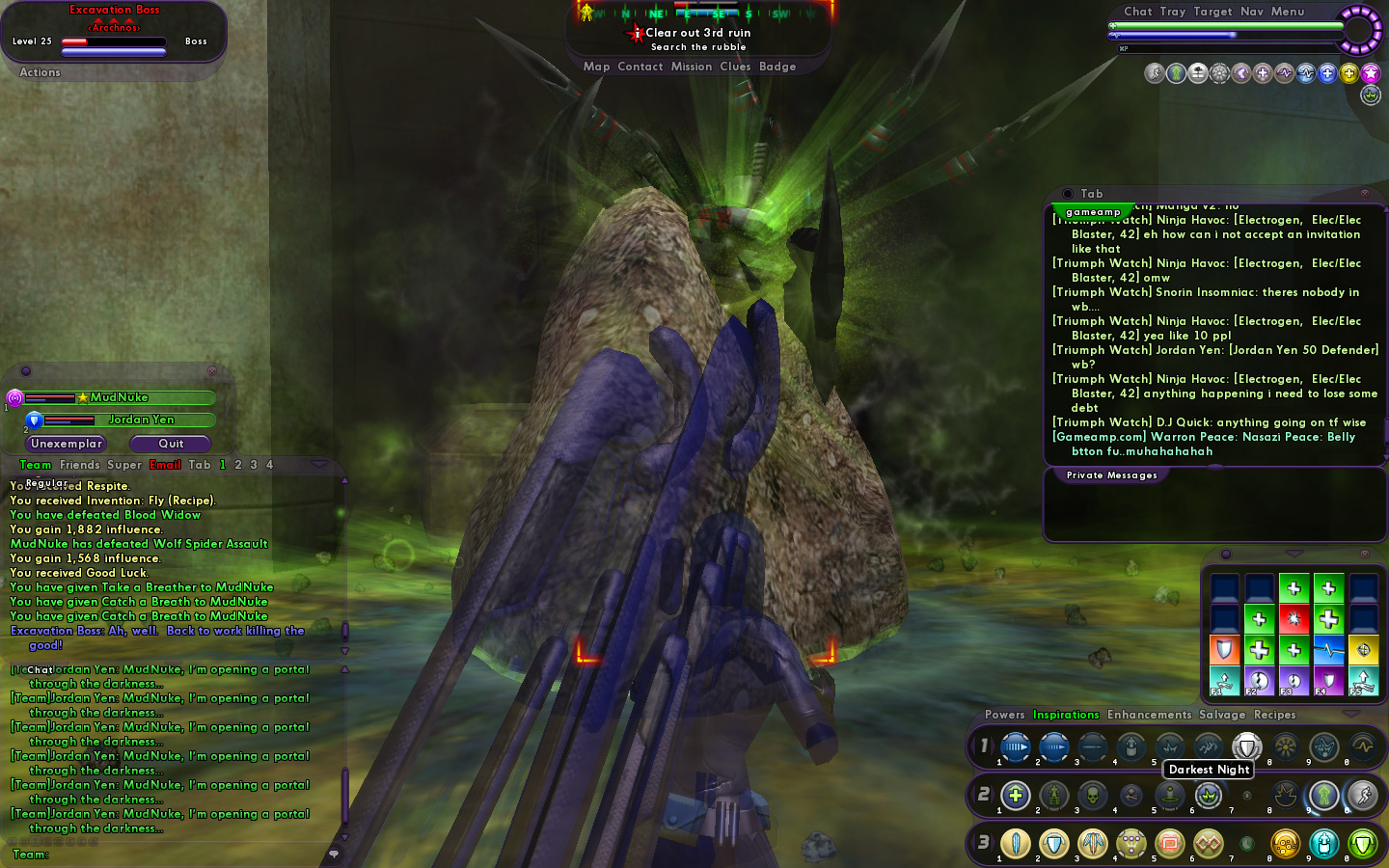
Task: Quit the team with Quit button
Action: [171, 444]
